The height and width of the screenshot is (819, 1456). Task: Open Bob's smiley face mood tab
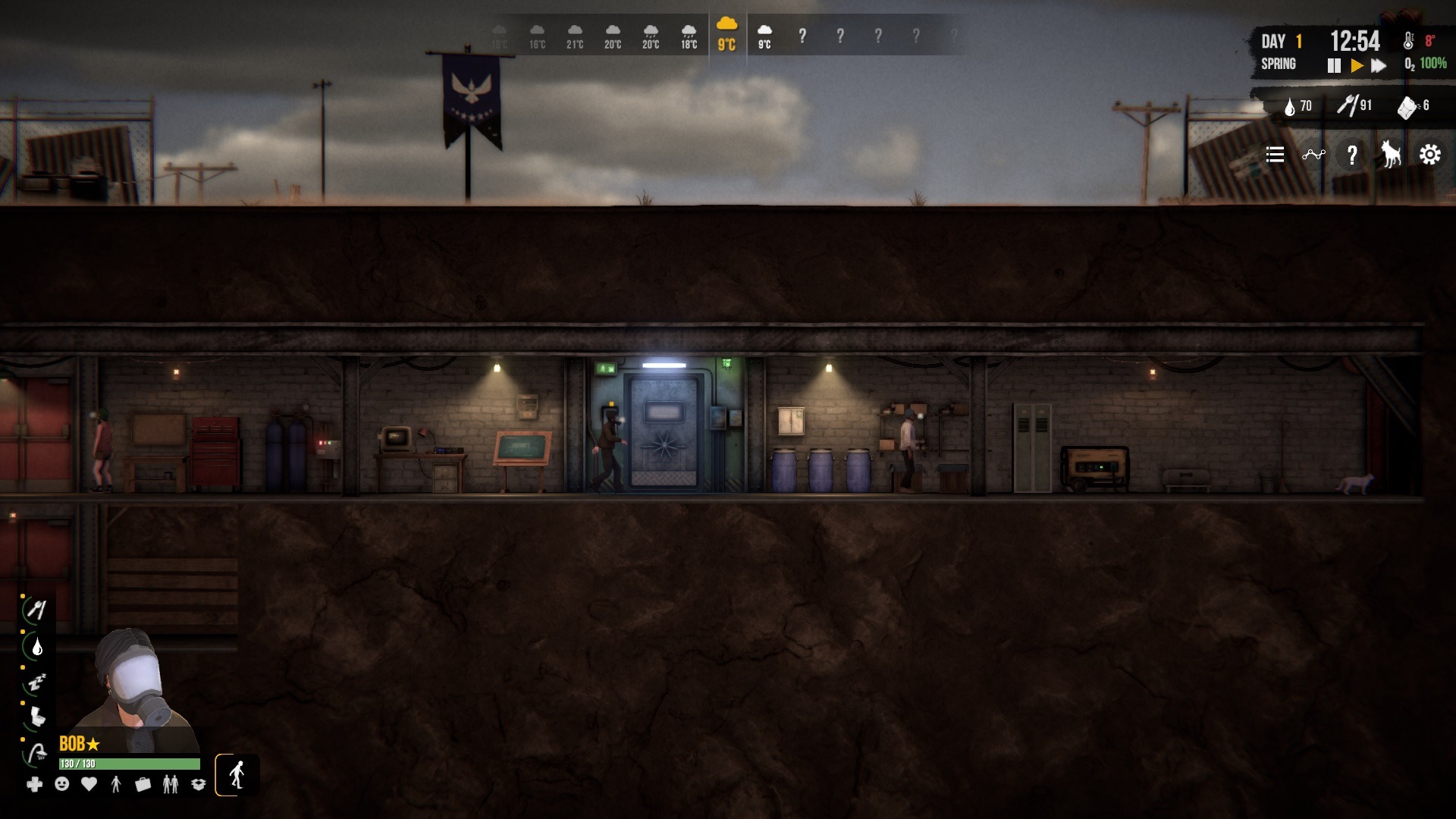[62, 784]
